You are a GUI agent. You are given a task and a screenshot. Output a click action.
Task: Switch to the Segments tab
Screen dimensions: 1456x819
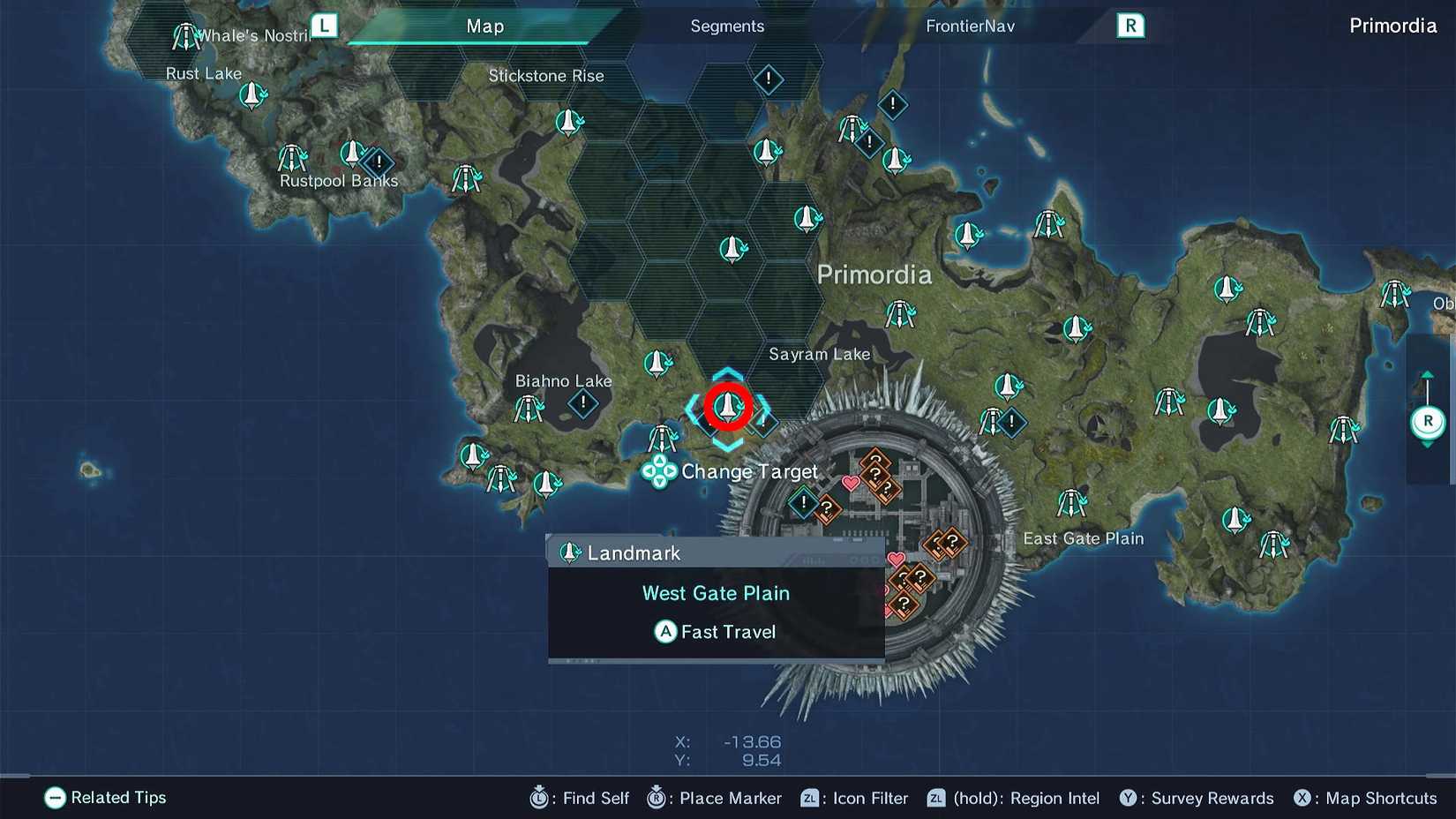click(727, 26)
